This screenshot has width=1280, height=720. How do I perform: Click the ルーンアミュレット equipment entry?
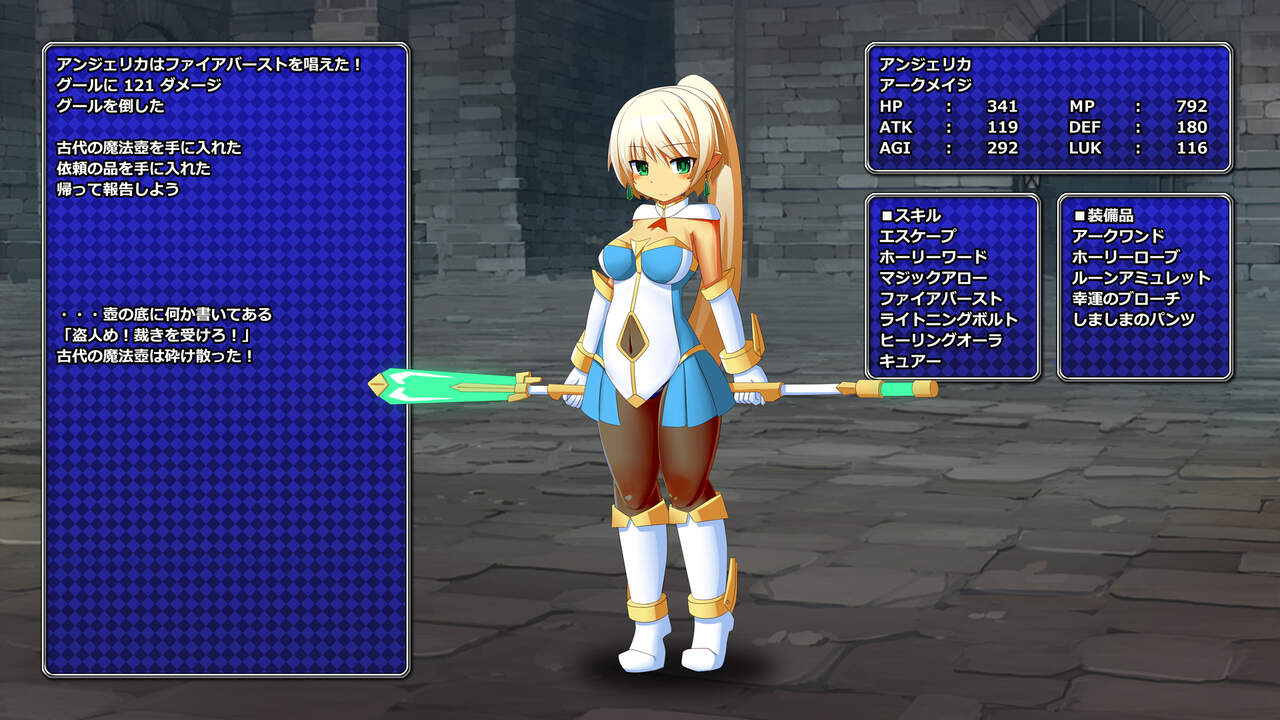click(1141, 278)
